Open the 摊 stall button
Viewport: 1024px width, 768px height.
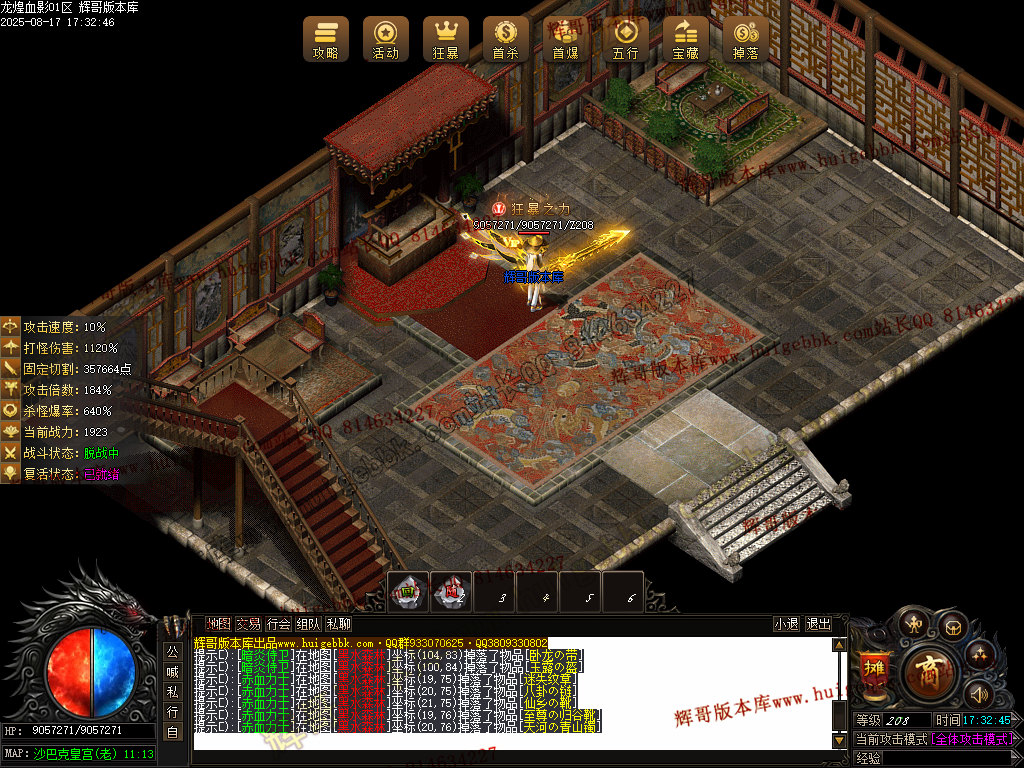click(874, 667)
